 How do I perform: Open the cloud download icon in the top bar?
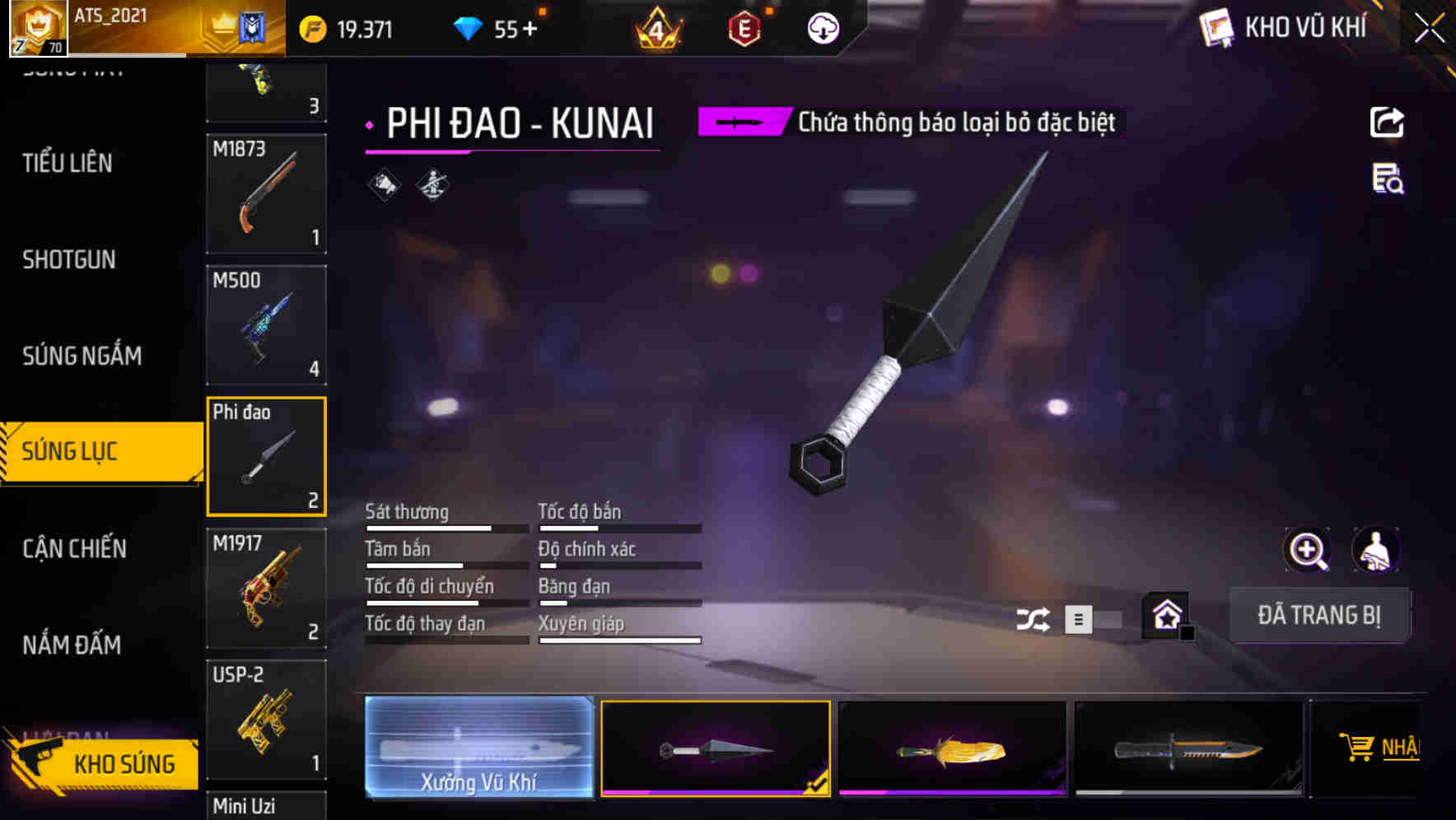coord(823,27)
